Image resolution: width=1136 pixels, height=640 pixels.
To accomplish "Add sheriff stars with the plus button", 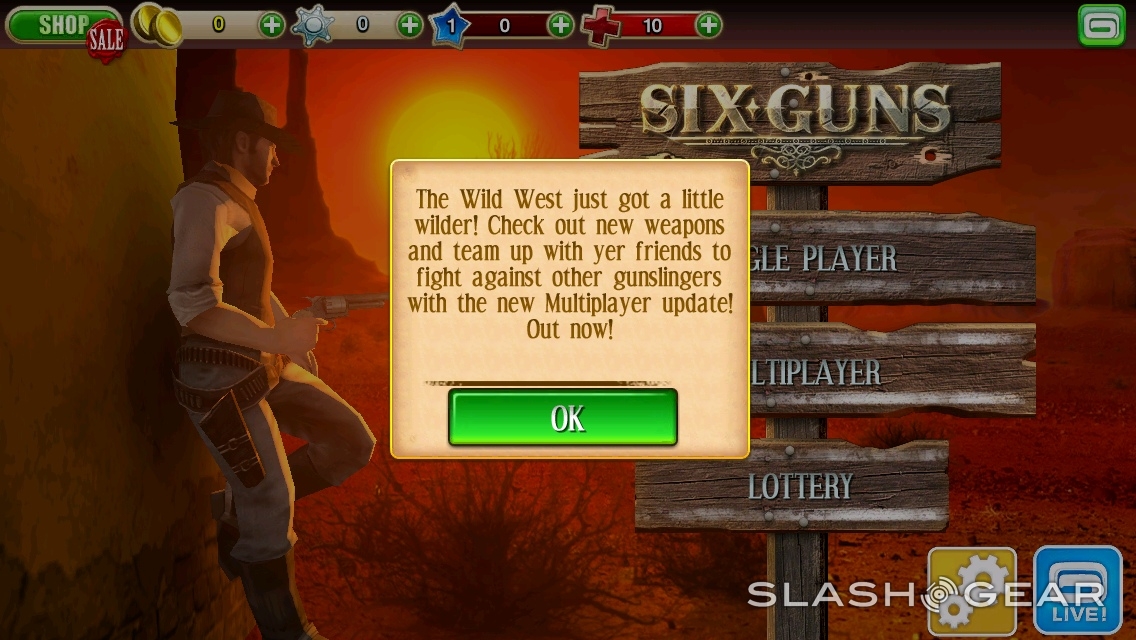I will tap(410, 25).
